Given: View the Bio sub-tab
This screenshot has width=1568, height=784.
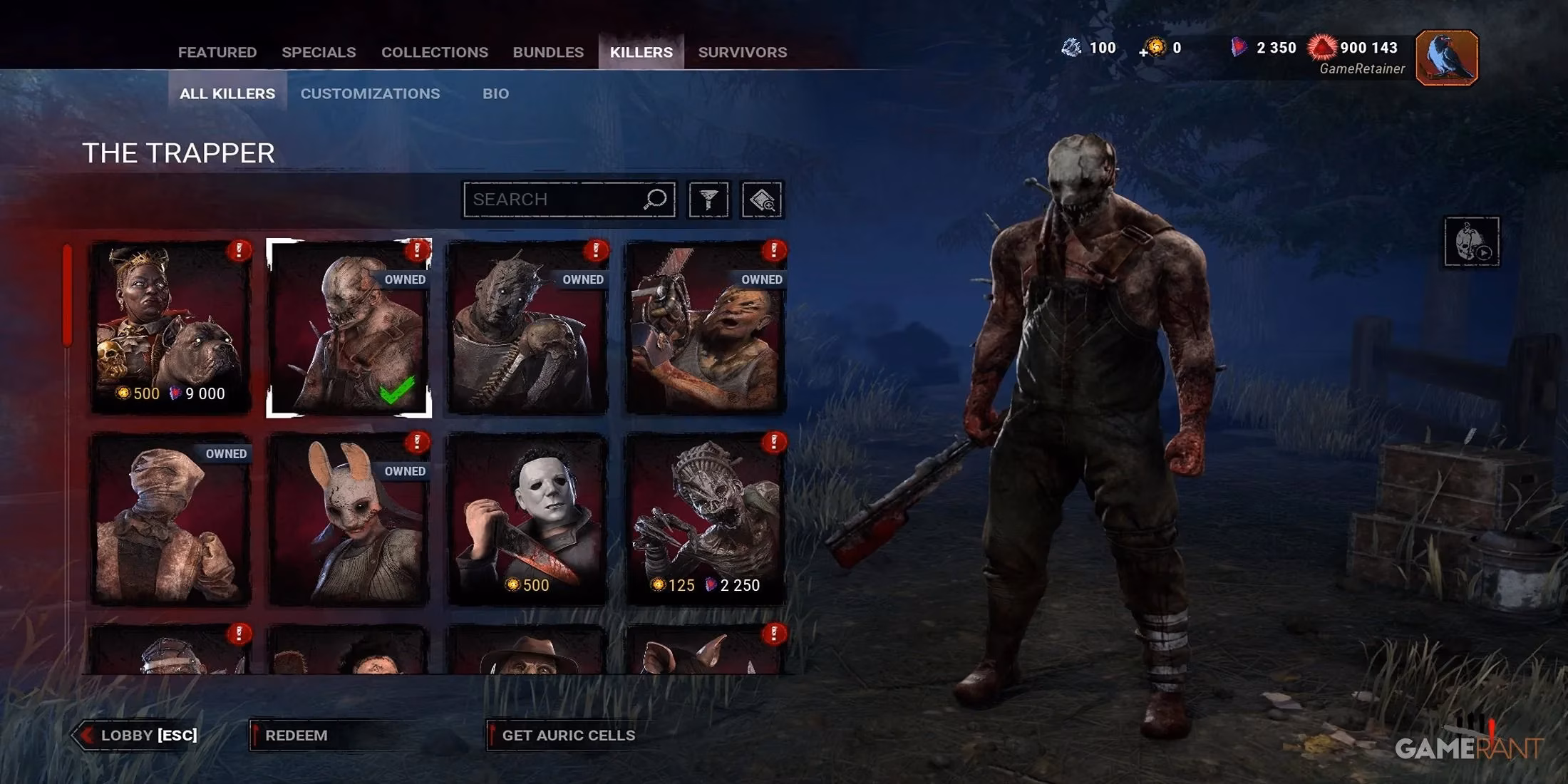Looking at the screenshot, I should pos(495,93).
